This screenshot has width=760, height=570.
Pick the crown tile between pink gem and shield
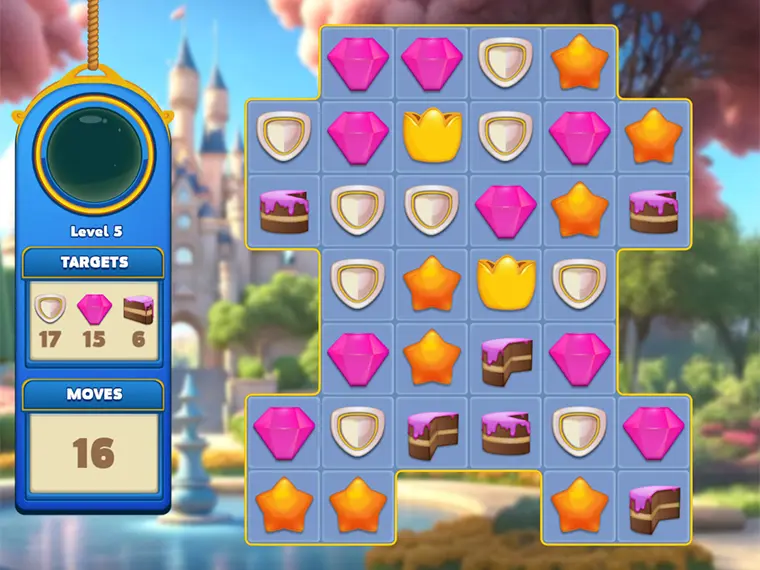pyautogui.click(x=432, y=136)
